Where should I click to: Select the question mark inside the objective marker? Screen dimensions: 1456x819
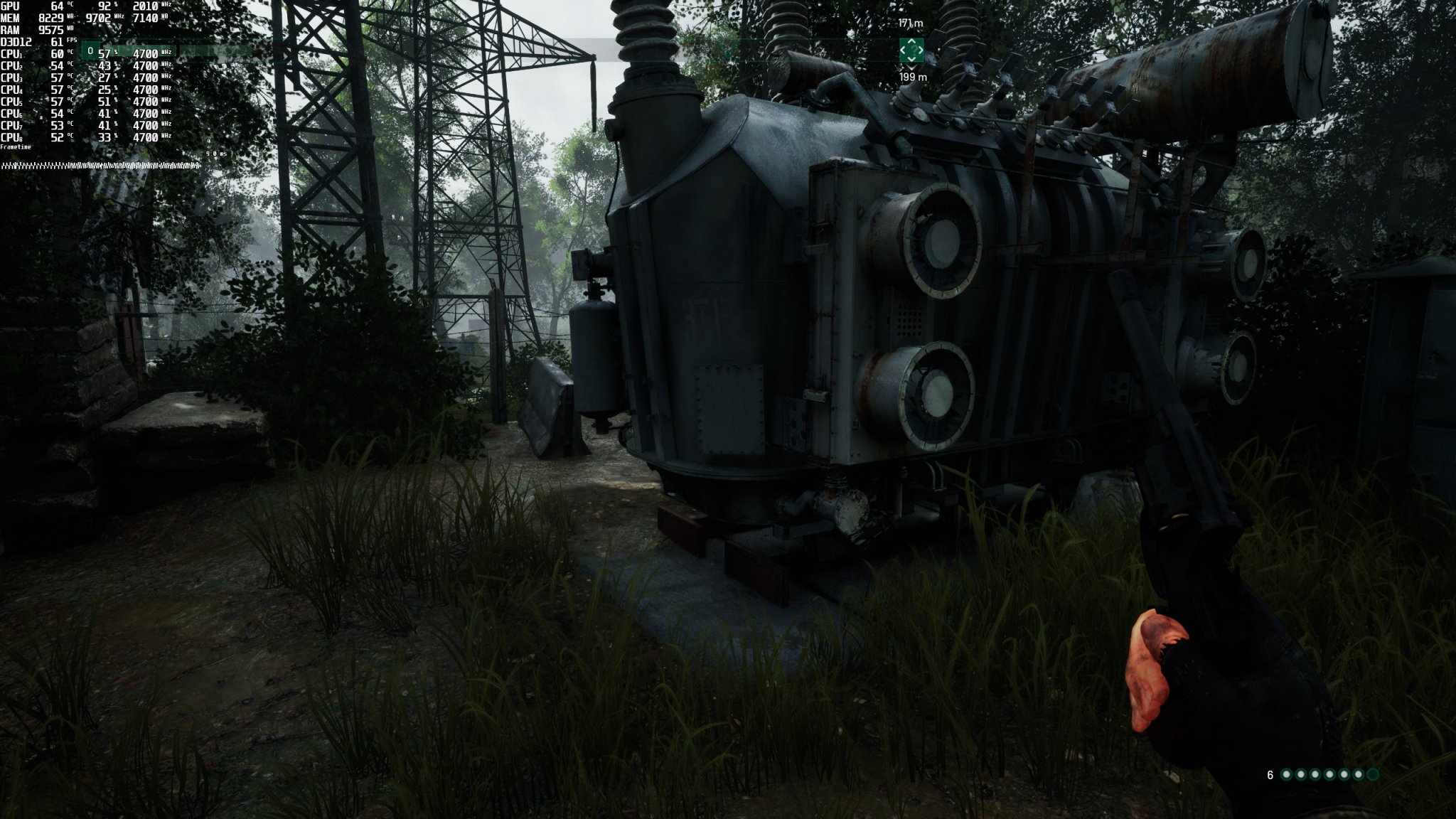click(x=912, y=50)
